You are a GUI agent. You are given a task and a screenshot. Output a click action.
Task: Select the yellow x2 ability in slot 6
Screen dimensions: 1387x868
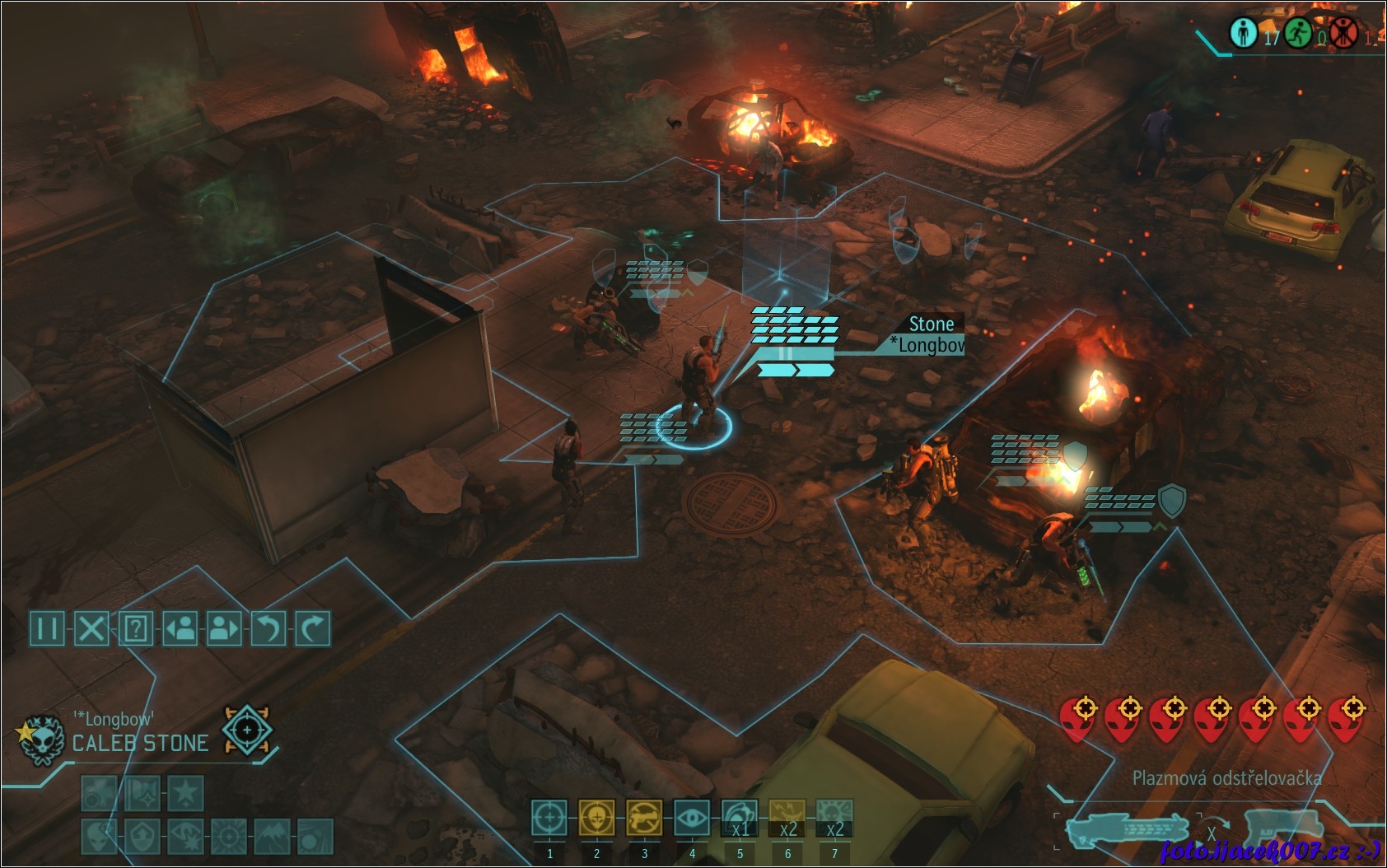pyautogui.click(x=787, y=819)
